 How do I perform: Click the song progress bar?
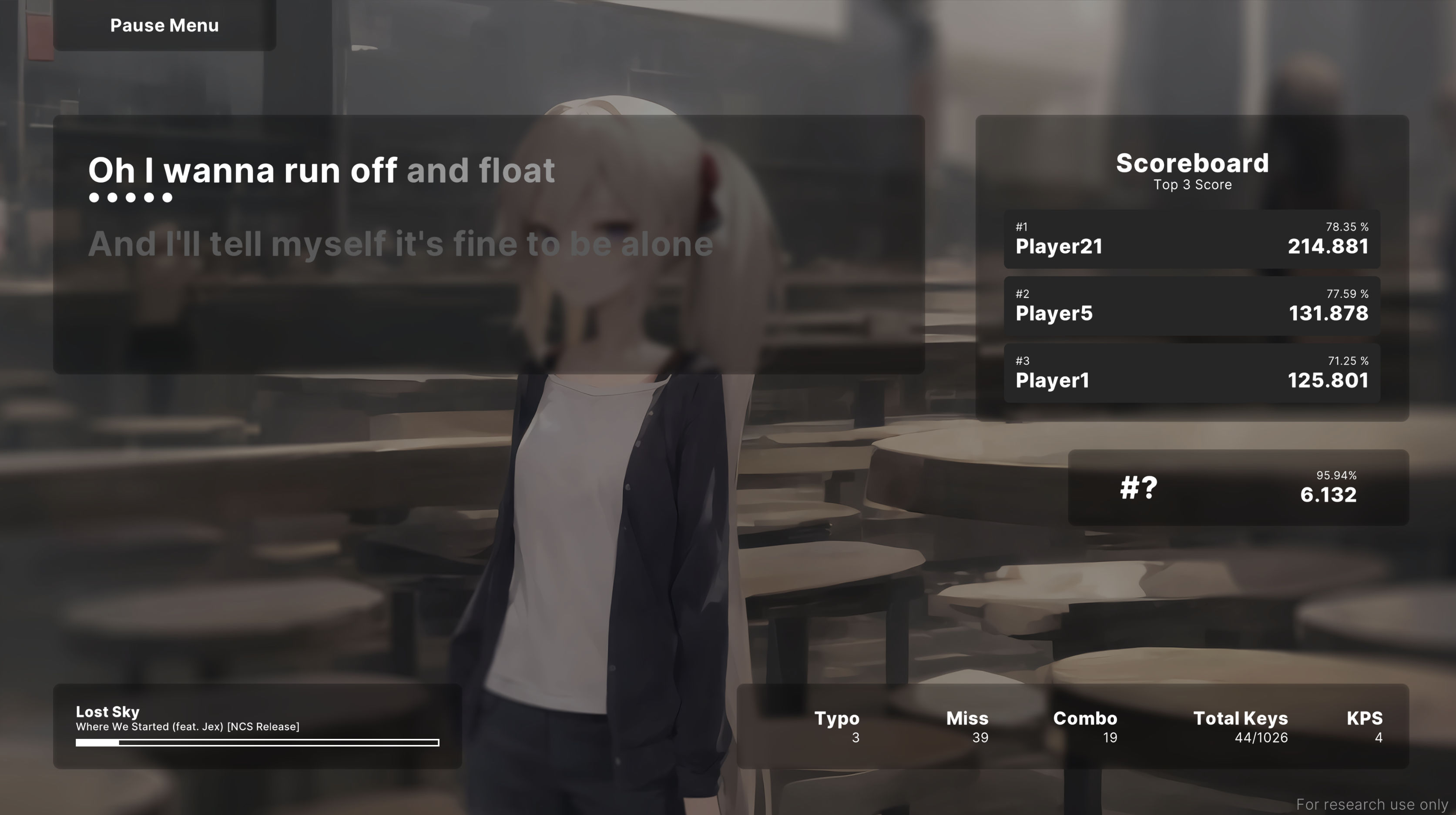(257, 742)
